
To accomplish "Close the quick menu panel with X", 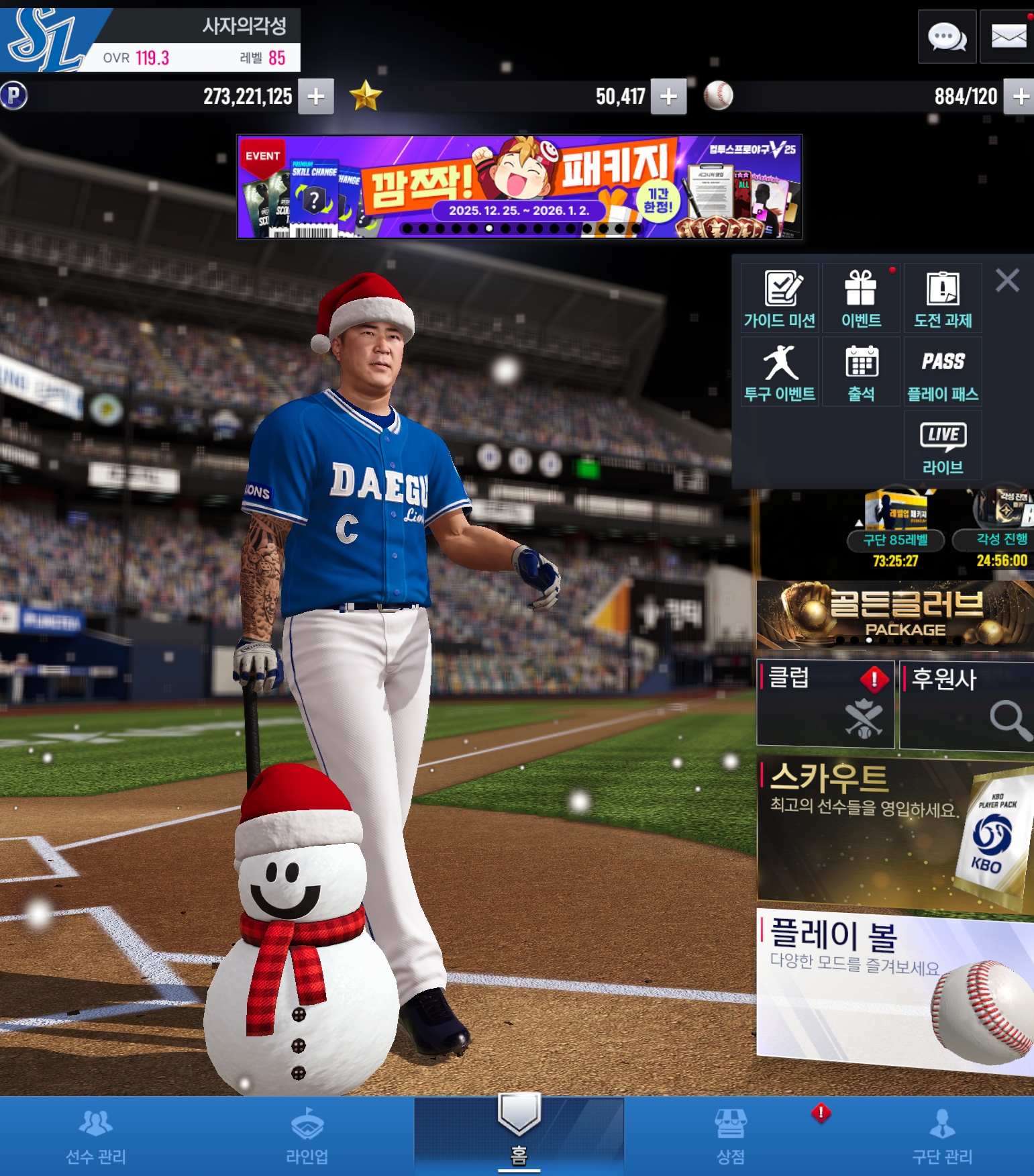I will point(1007,280).
